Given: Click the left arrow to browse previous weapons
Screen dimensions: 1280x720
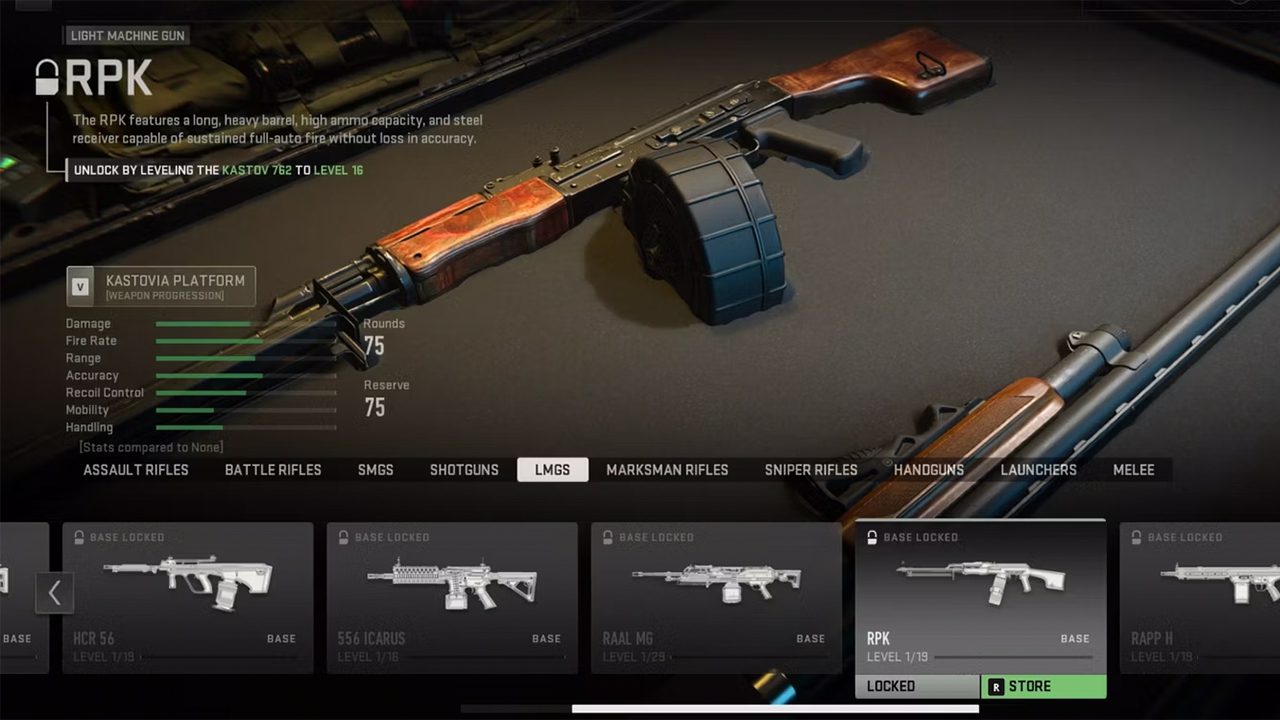Looking at the screenshot, I should point(55,593).
